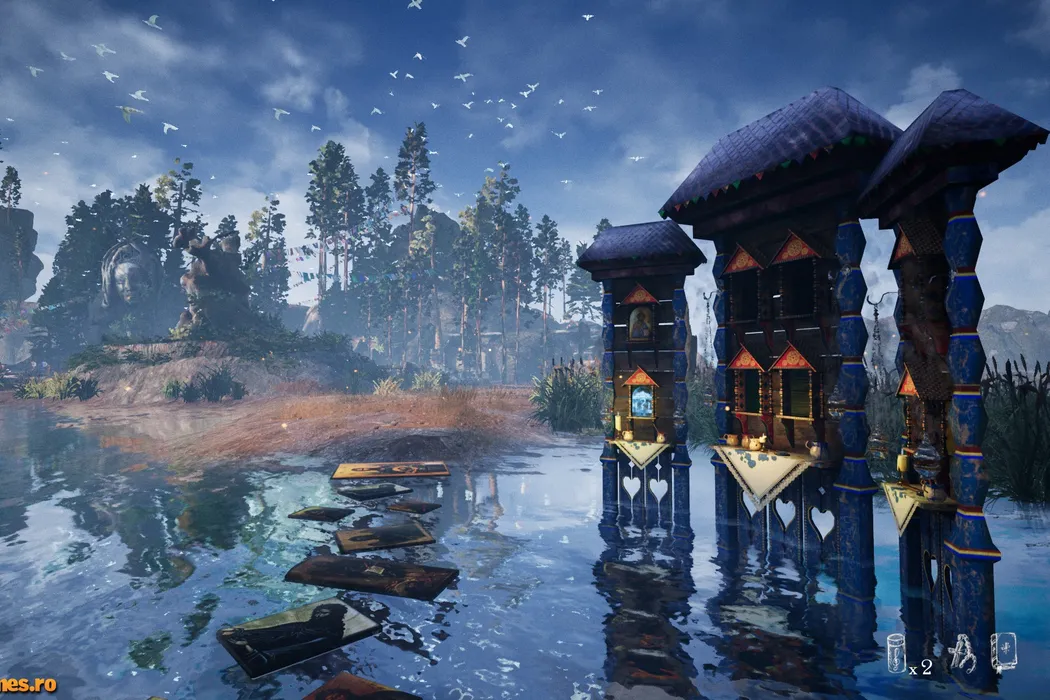1050x700 pixels.
Task: Select the glass jar inventory icon
Action: coord(897,653)
